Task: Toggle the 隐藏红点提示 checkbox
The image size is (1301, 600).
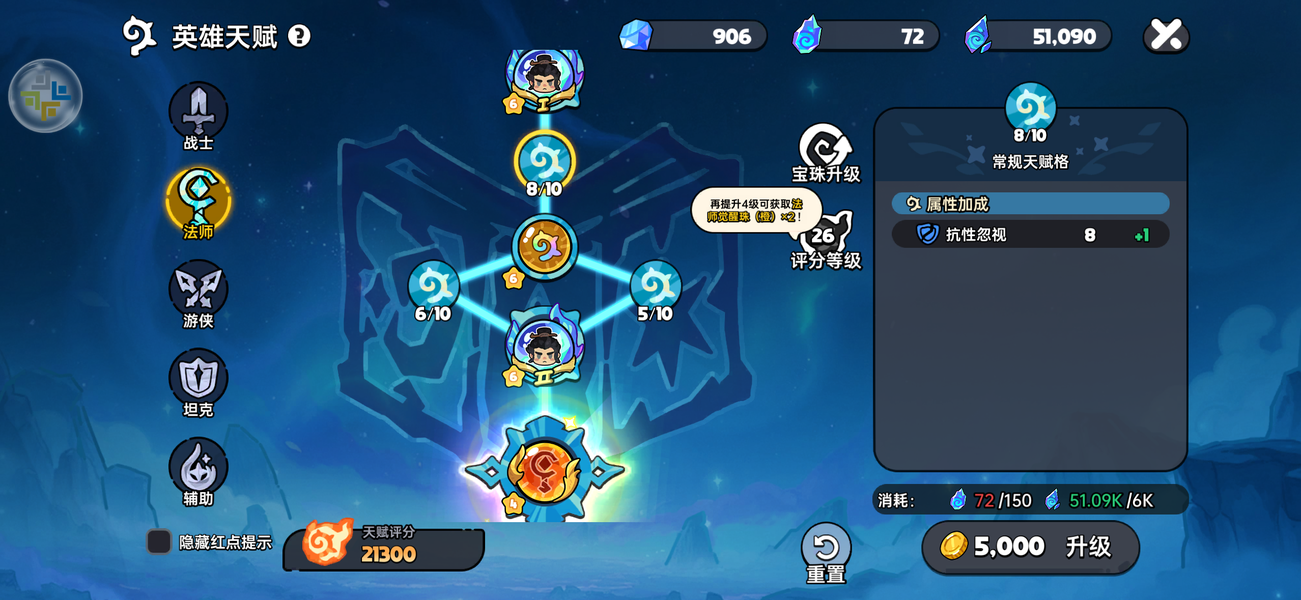Action: coord(159,542)
